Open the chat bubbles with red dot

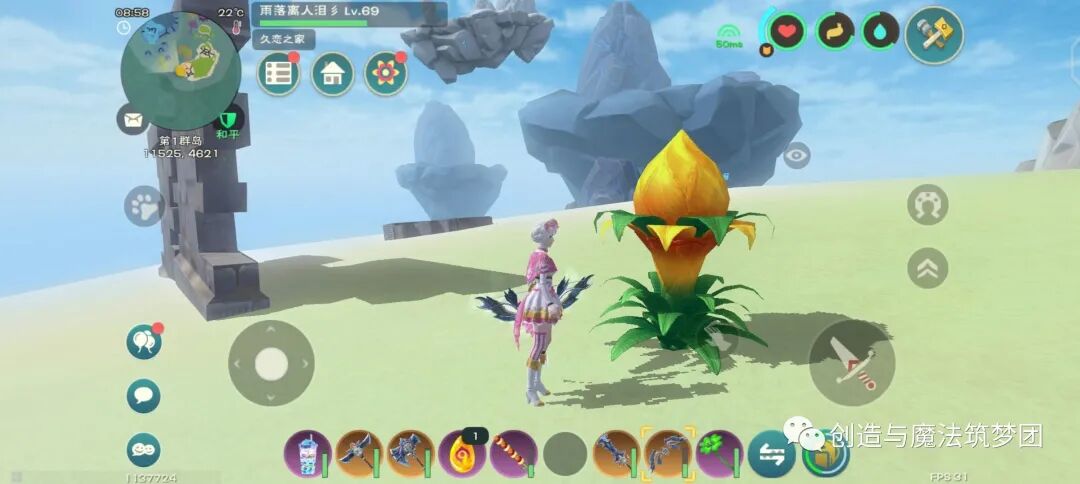(144, 342)
